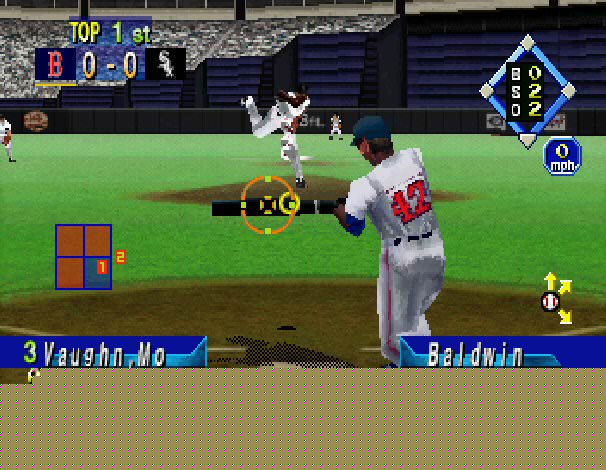606x470 pixels.
Task: Click the Baldwin pitcher name banner
Action: pyautogui.click(x=475, y=354)
